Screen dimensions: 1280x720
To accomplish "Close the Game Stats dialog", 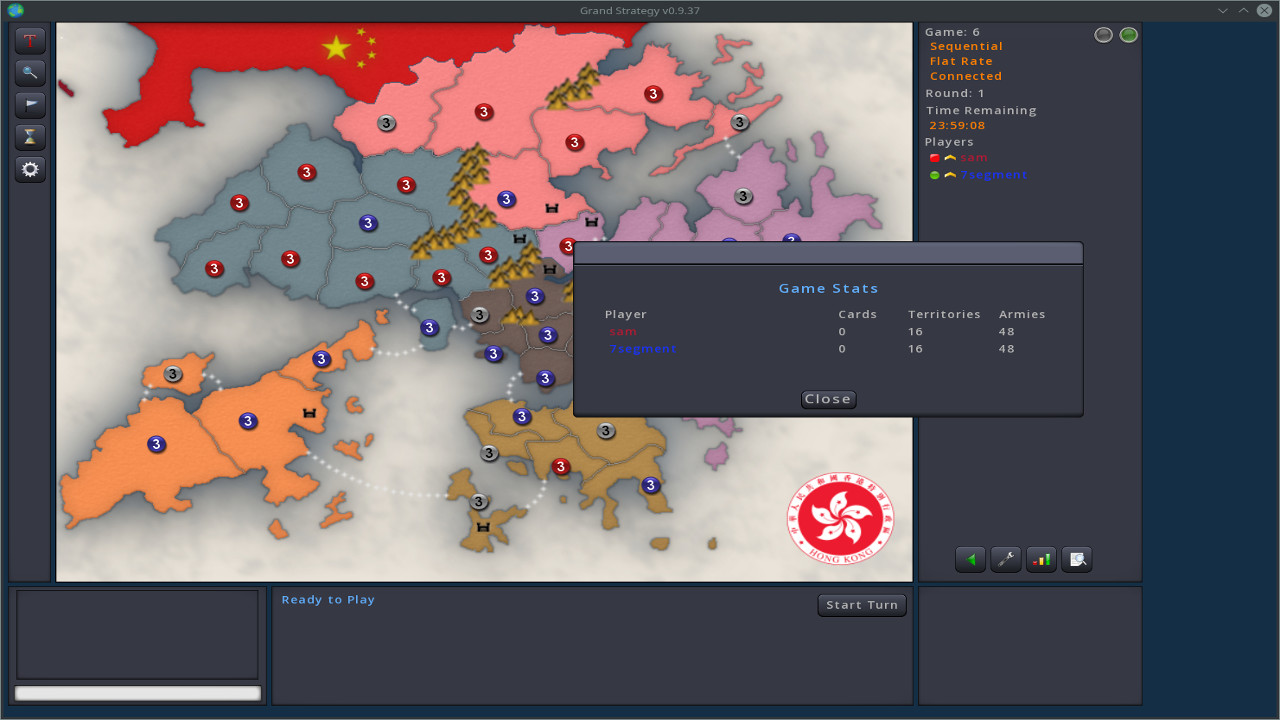I will [x=828, y=398].
